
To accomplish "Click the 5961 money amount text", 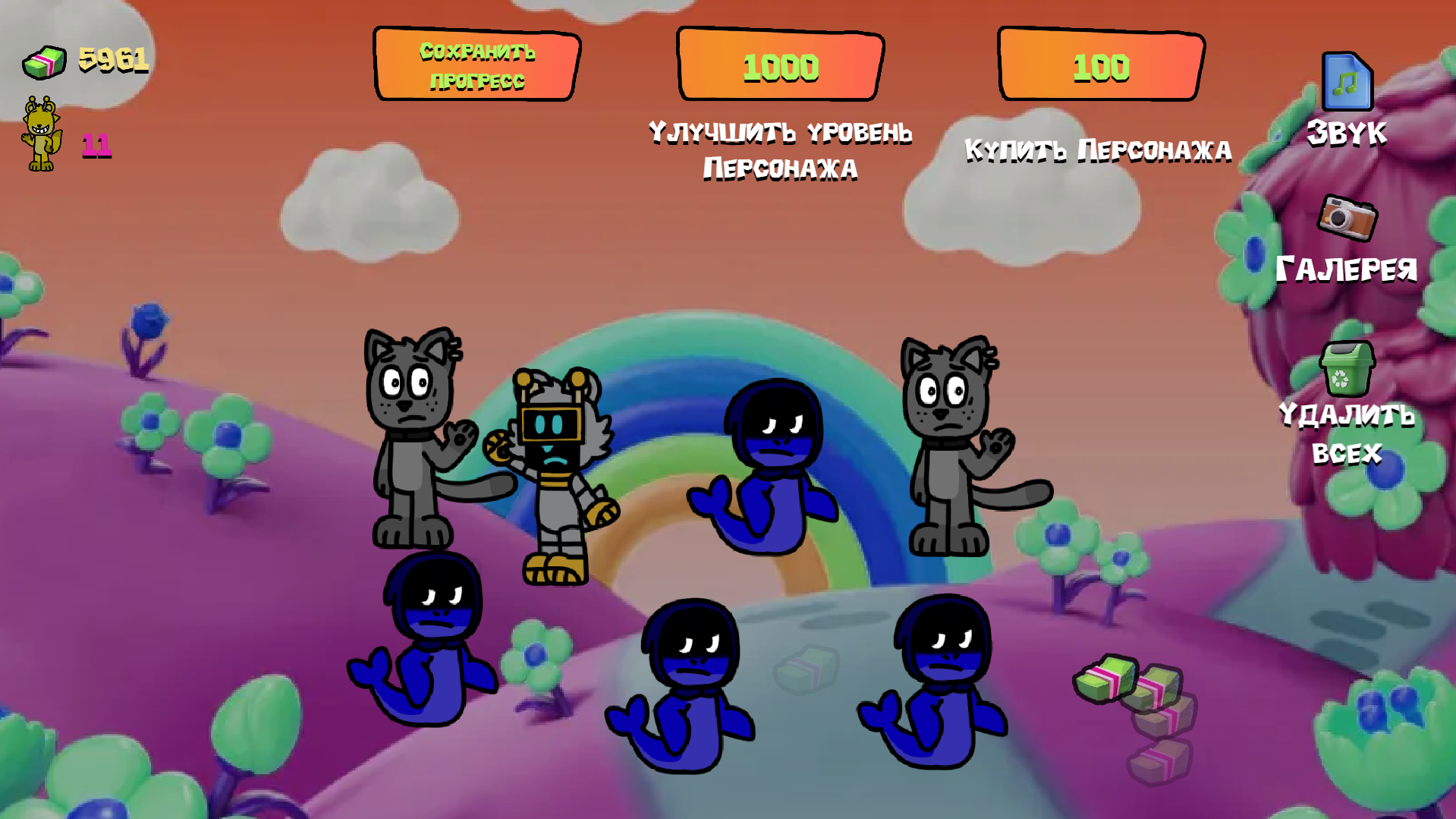I will tap(114, 59).
